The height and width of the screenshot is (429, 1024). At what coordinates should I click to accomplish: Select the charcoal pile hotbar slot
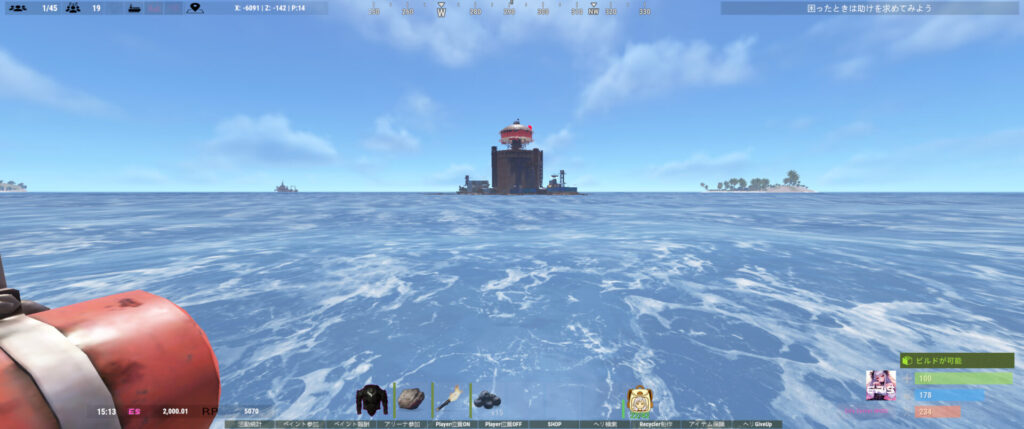pyautogui.click(x=486, y=399)
